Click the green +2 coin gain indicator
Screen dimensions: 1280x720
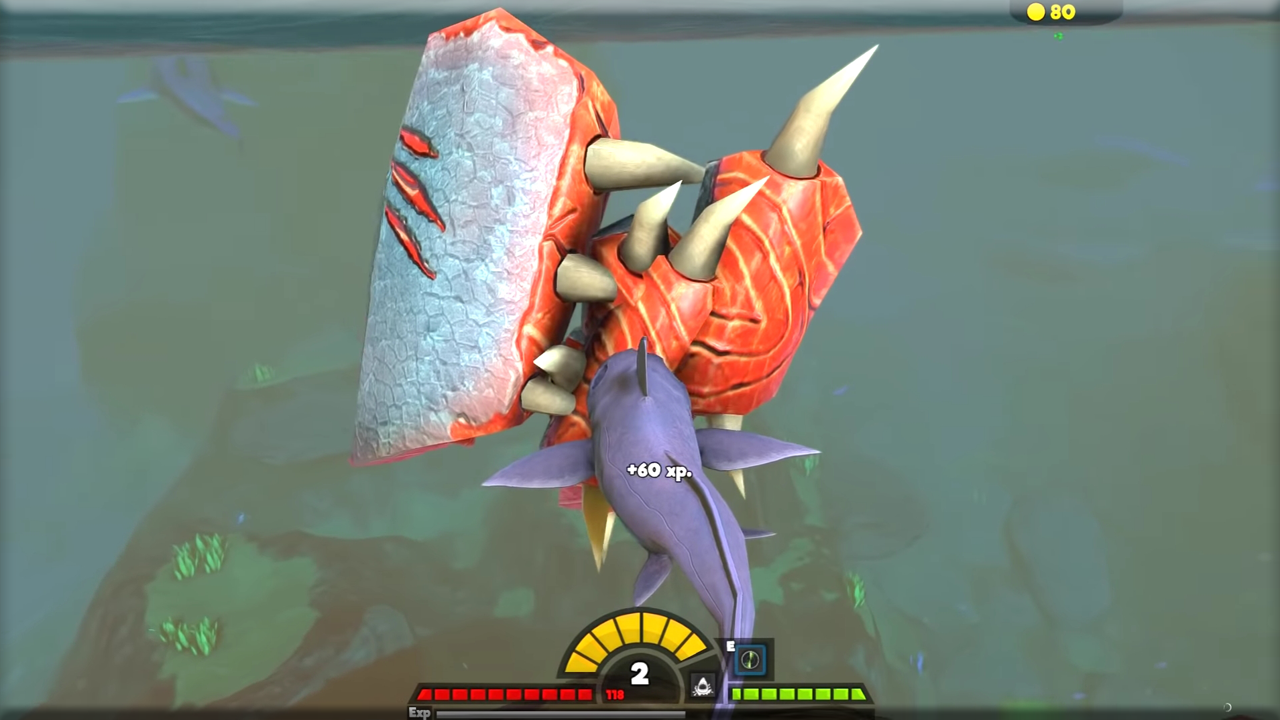click(1058, 35)
